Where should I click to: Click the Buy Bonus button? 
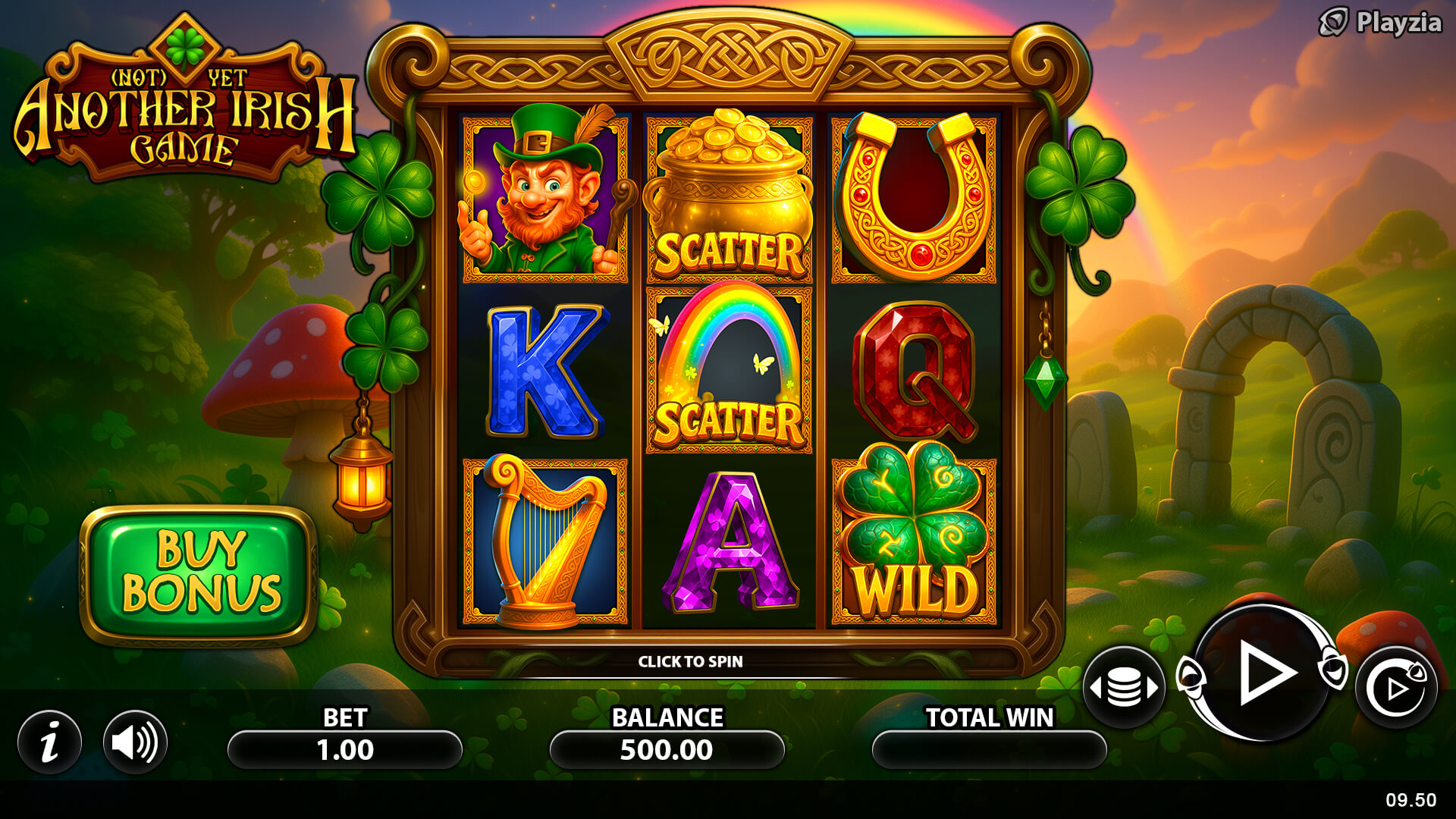point(199,574)
